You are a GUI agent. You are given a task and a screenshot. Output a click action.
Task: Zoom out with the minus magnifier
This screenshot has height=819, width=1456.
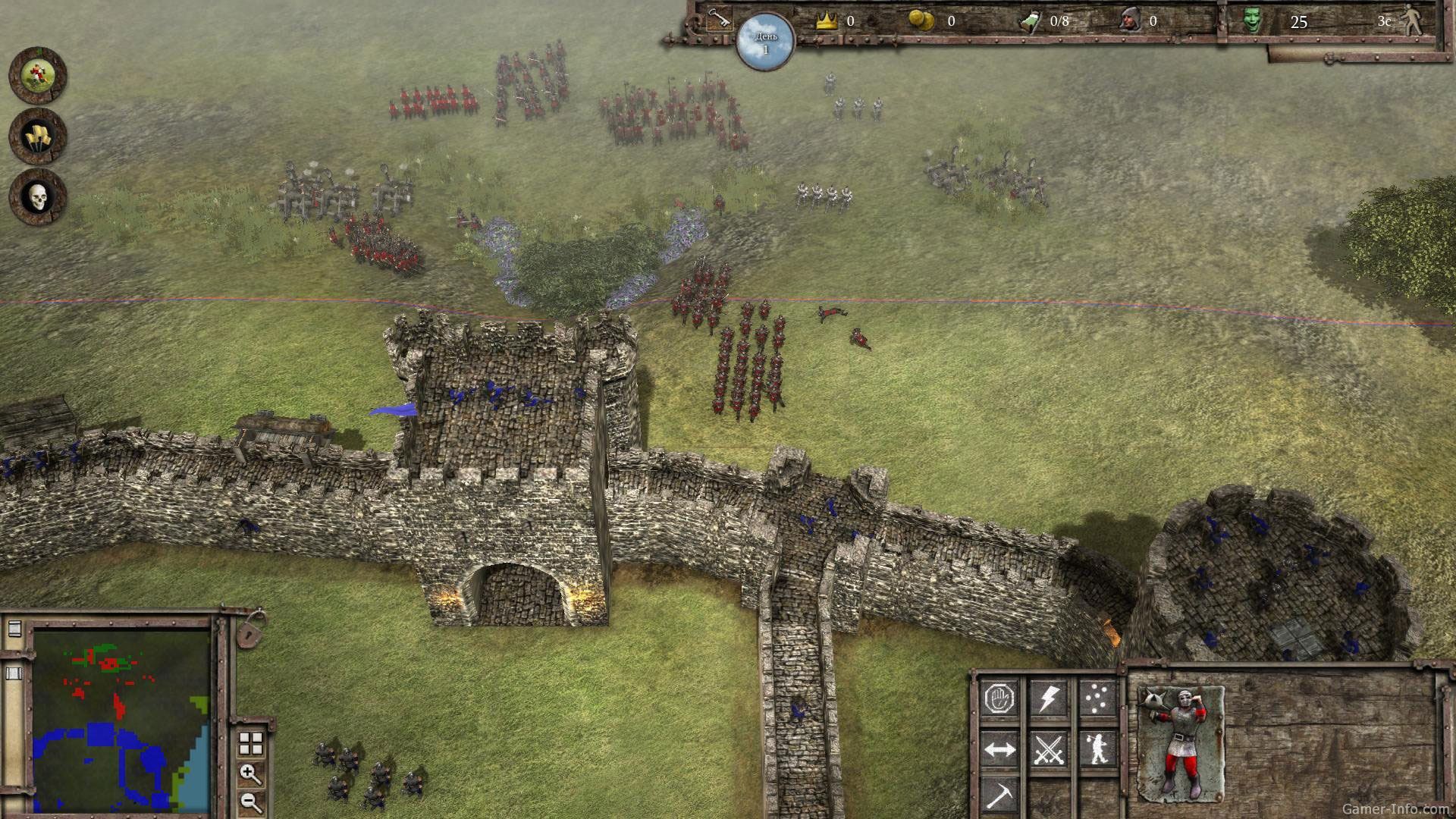point(250,801)
